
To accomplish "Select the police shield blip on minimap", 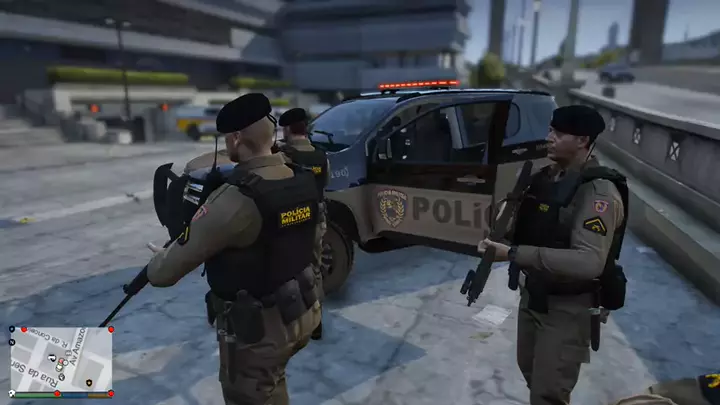I will 89,382.
